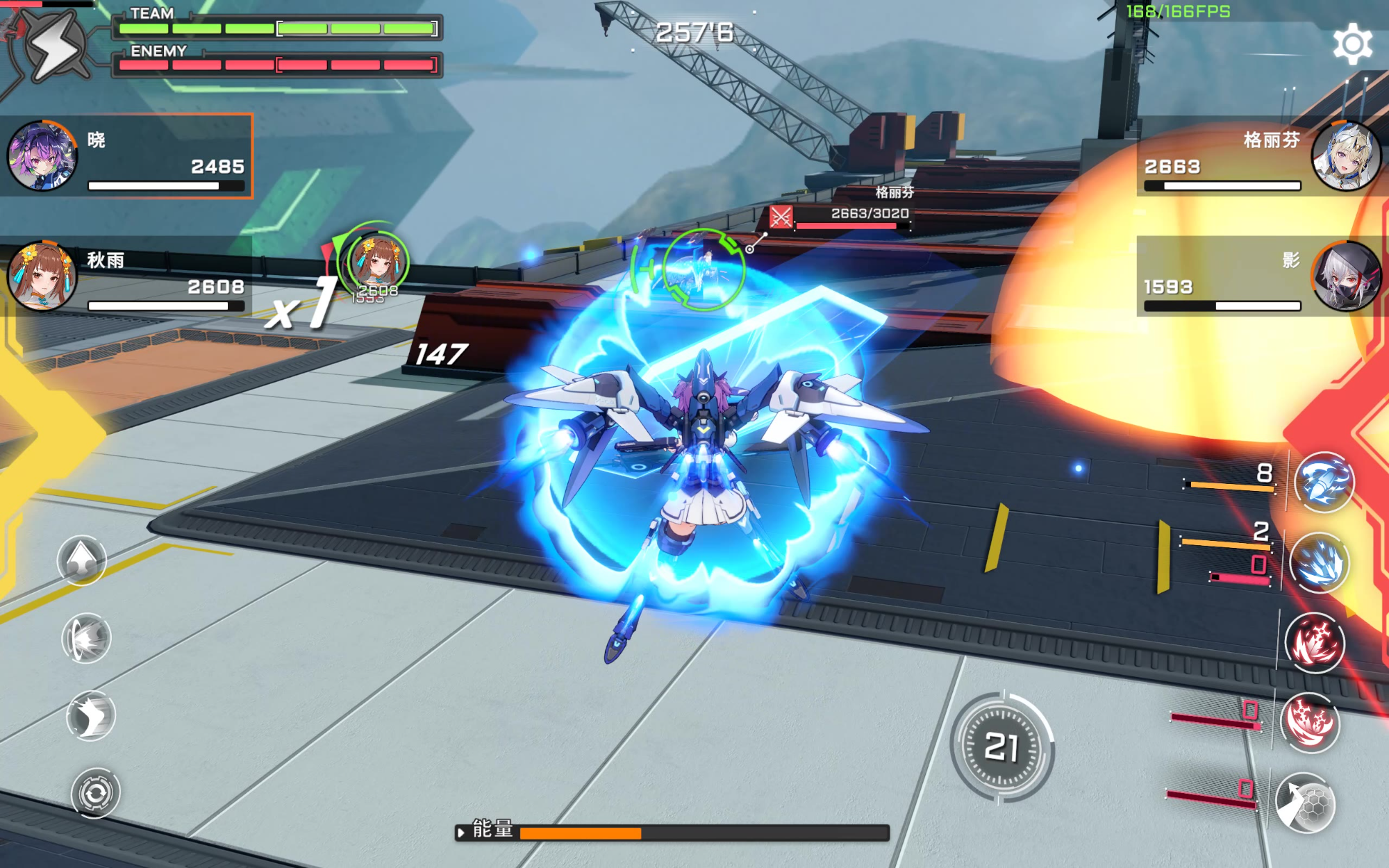The image size is (1389, 868).
Task: Use the blue burst skill with 2 charges
Action: [1320, 562]
